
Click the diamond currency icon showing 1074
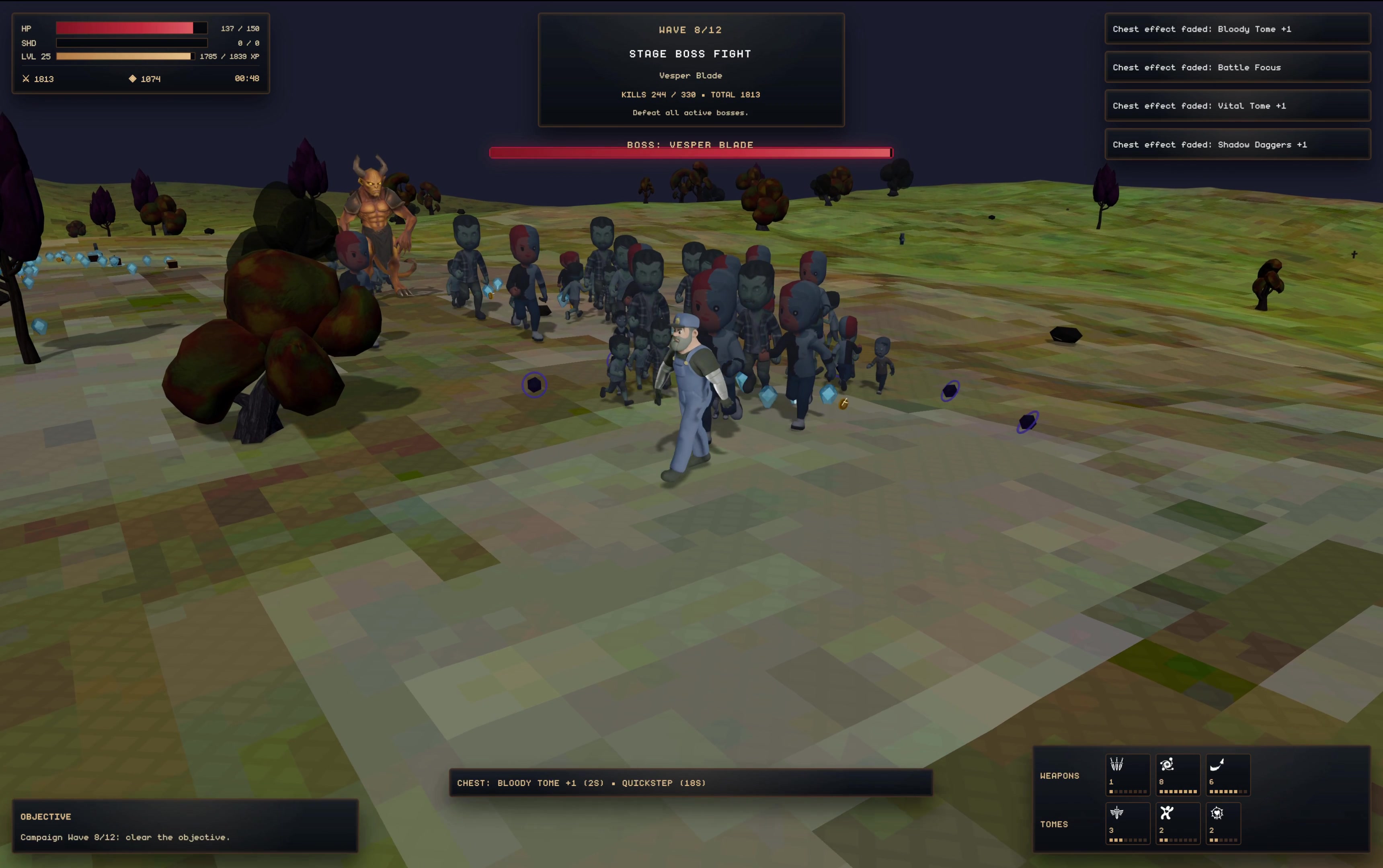[x=133, y=79]
